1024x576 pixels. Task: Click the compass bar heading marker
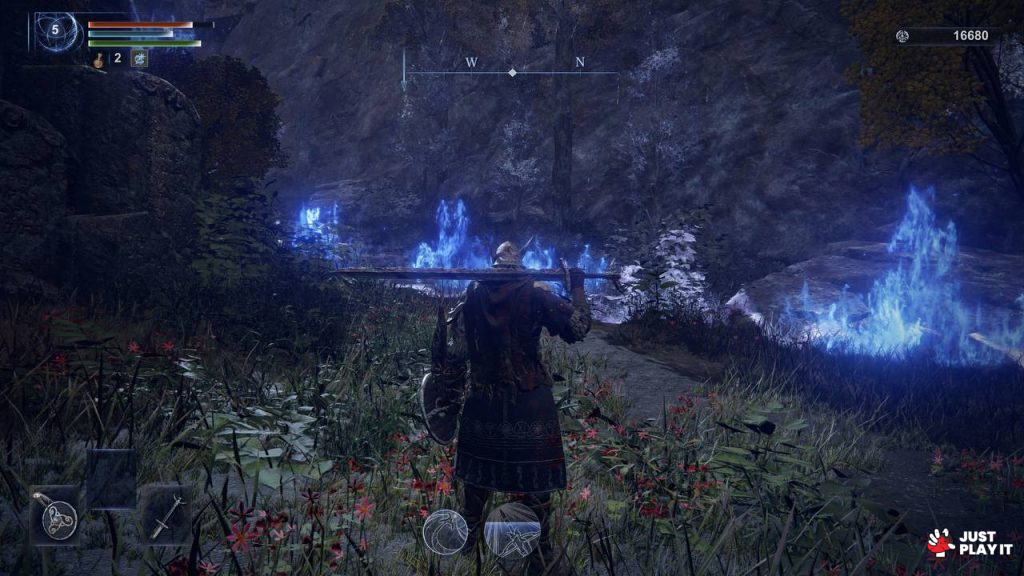512,72
